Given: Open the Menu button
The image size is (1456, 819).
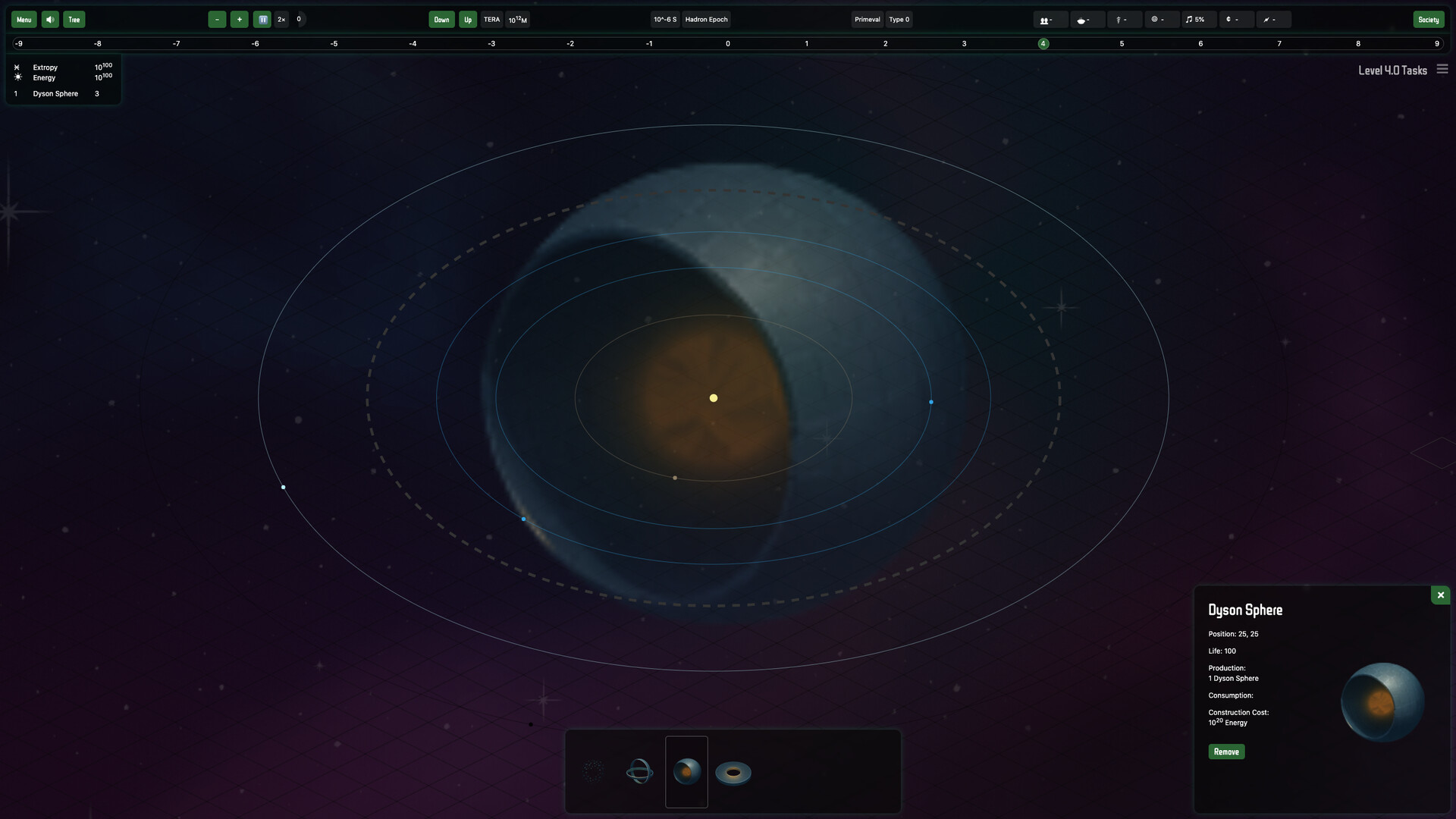Looking at the screenshot, I should [x=24, y=20].
